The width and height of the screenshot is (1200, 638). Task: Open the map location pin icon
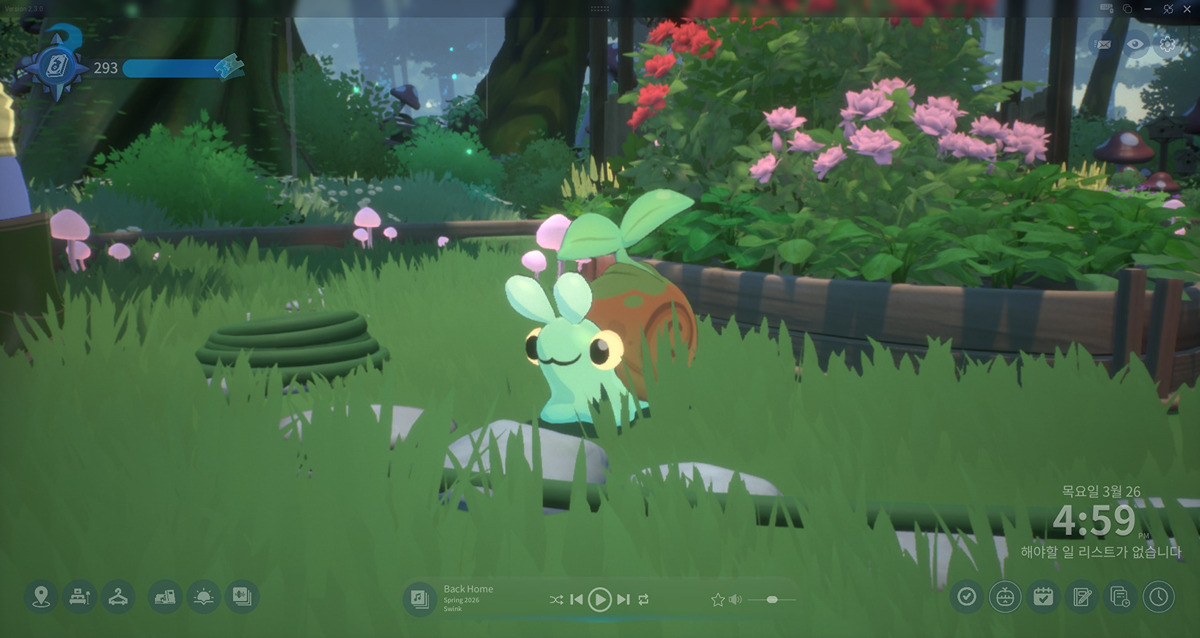pos(41,597)
